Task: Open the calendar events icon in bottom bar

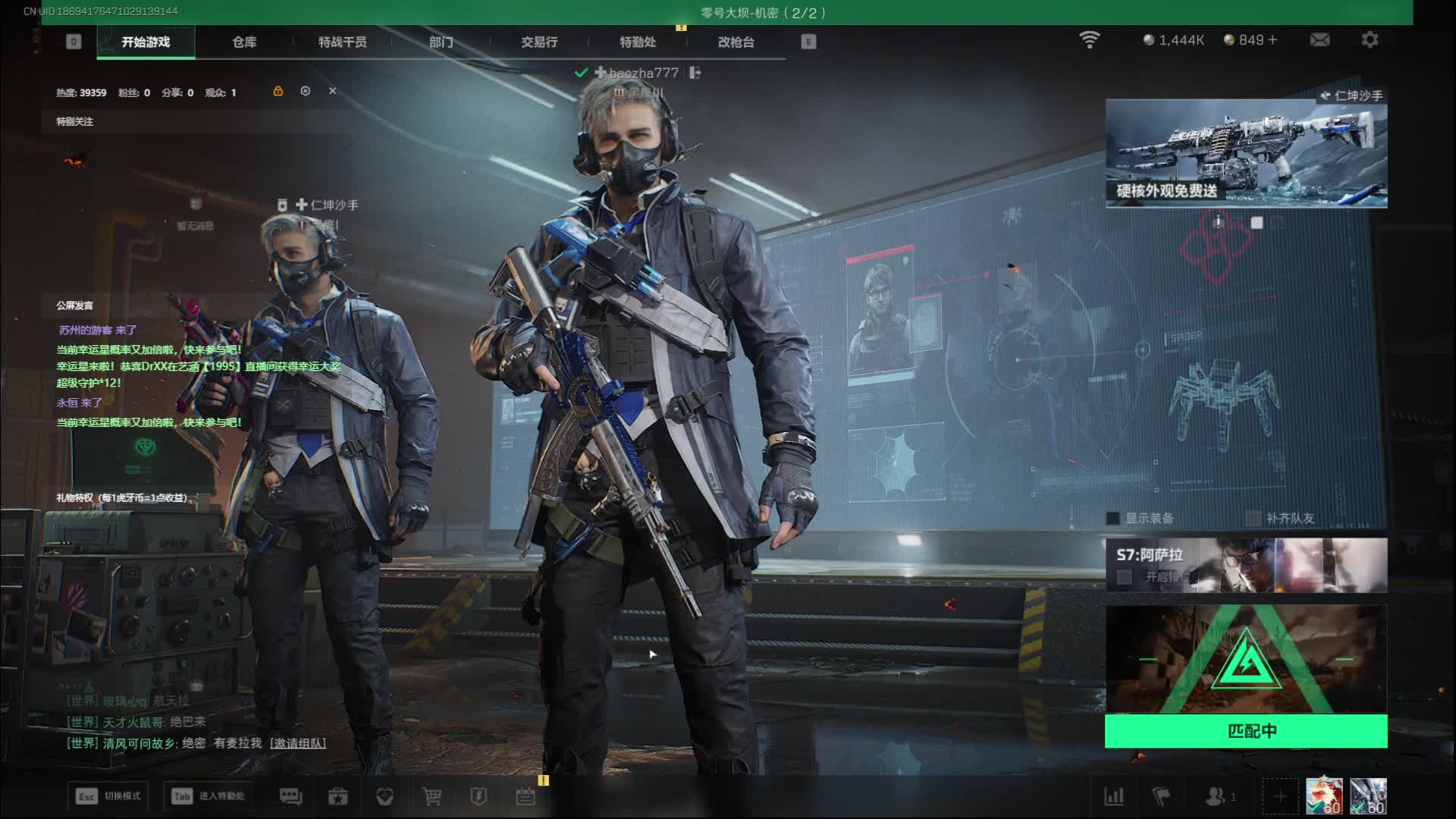Action: coord(526,796)
